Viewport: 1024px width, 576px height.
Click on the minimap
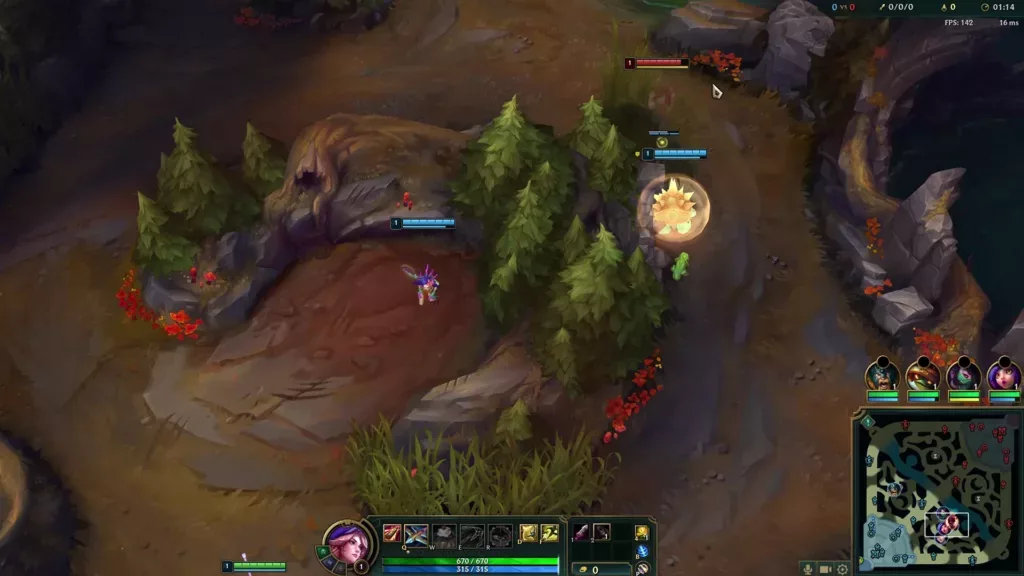coord(938,492)
